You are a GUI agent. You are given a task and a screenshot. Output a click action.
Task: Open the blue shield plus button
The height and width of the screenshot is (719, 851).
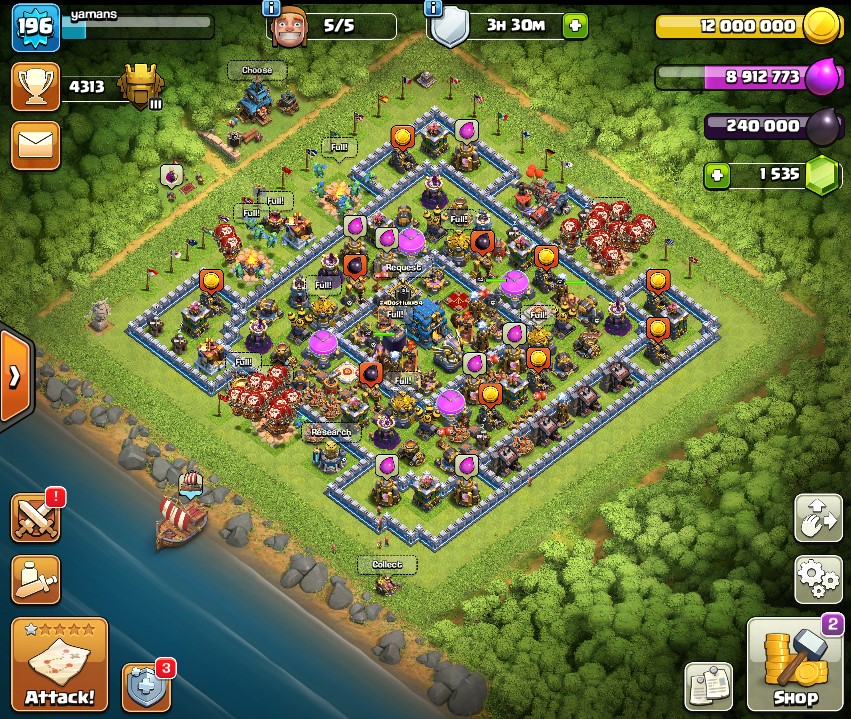click(146, 686)
